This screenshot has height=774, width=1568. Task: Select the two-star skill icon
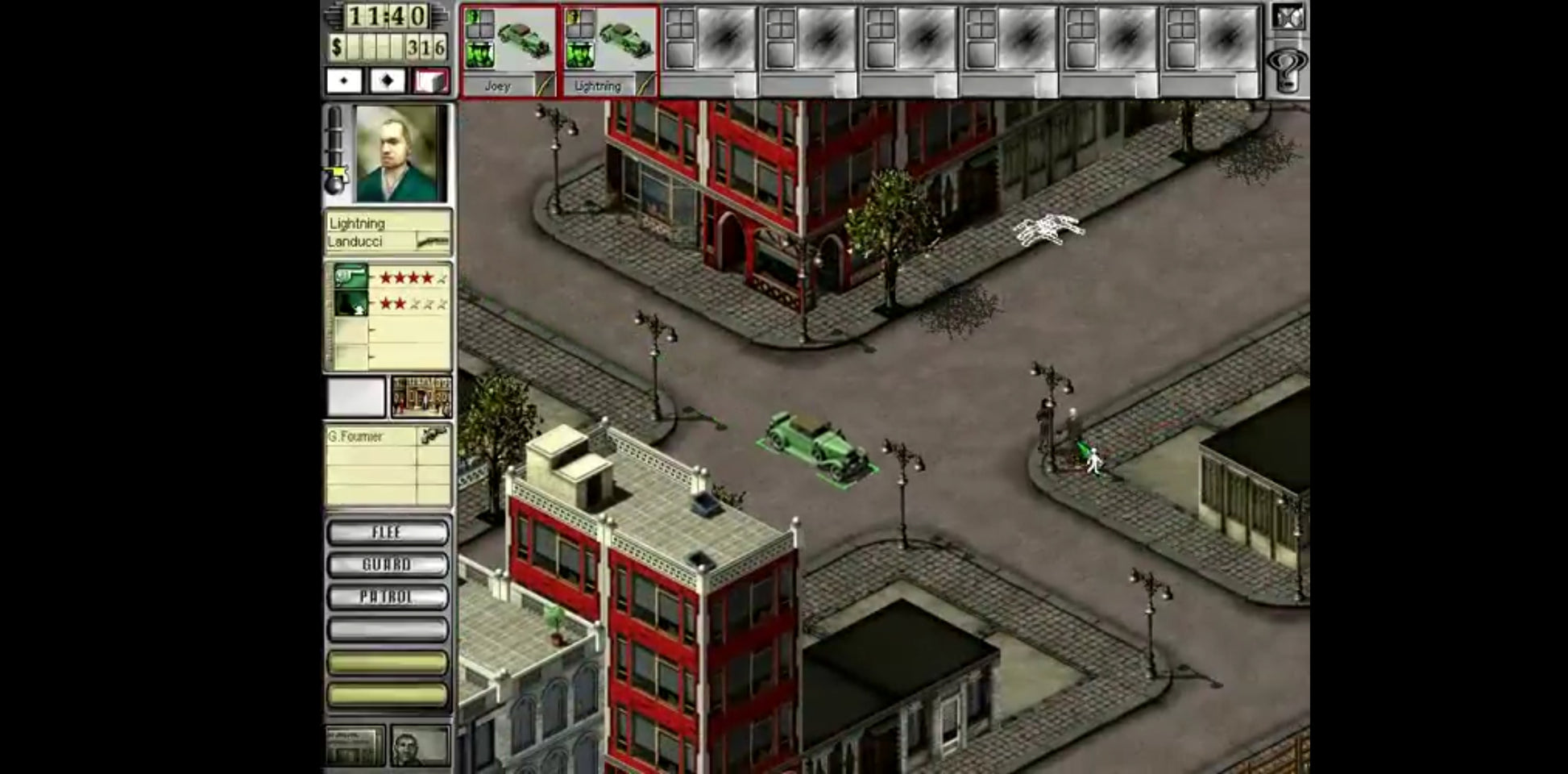tap(351, 304)
